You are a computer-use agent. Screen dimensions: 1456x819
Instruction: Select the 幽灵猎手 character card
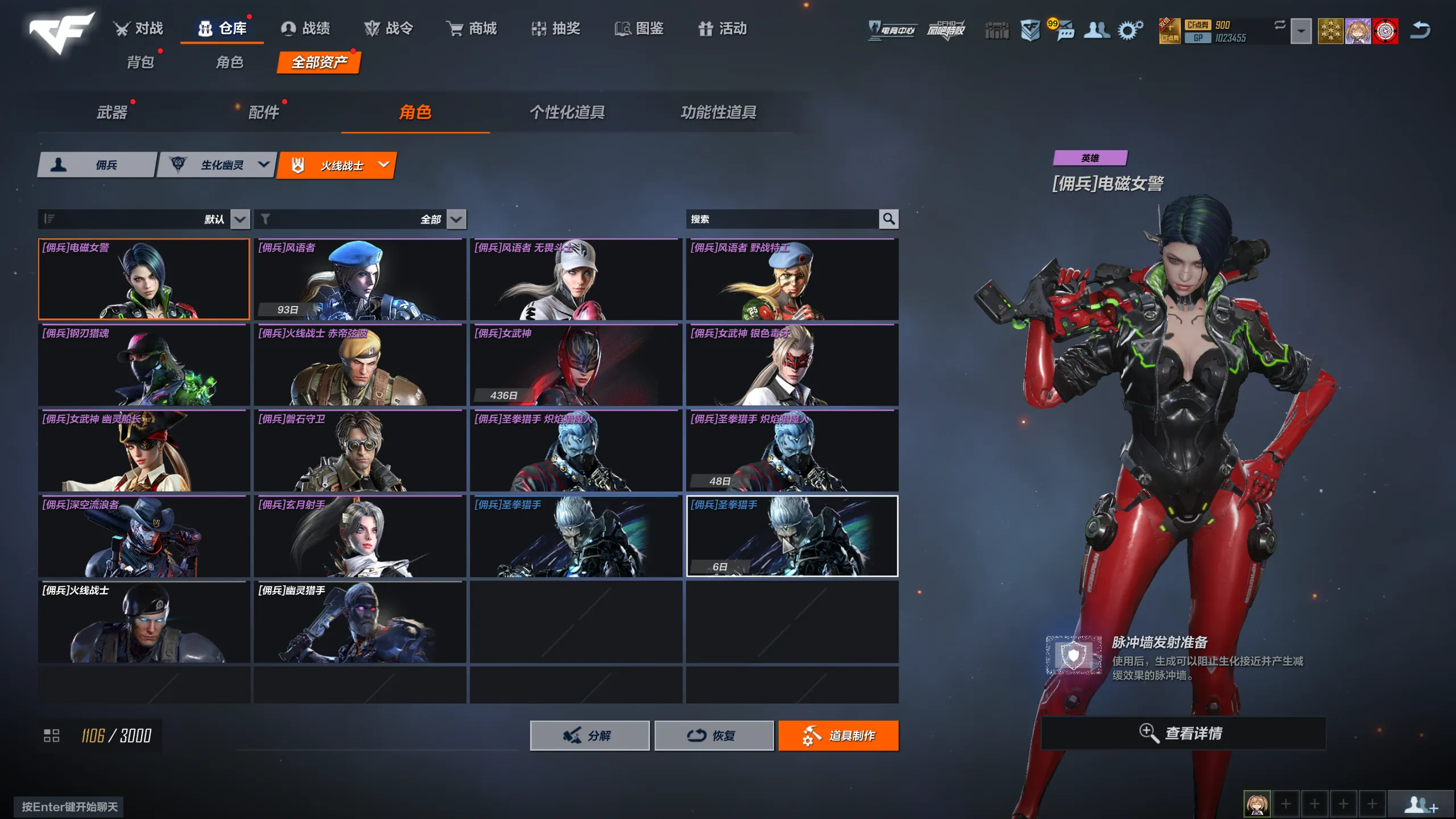[359, 622]
